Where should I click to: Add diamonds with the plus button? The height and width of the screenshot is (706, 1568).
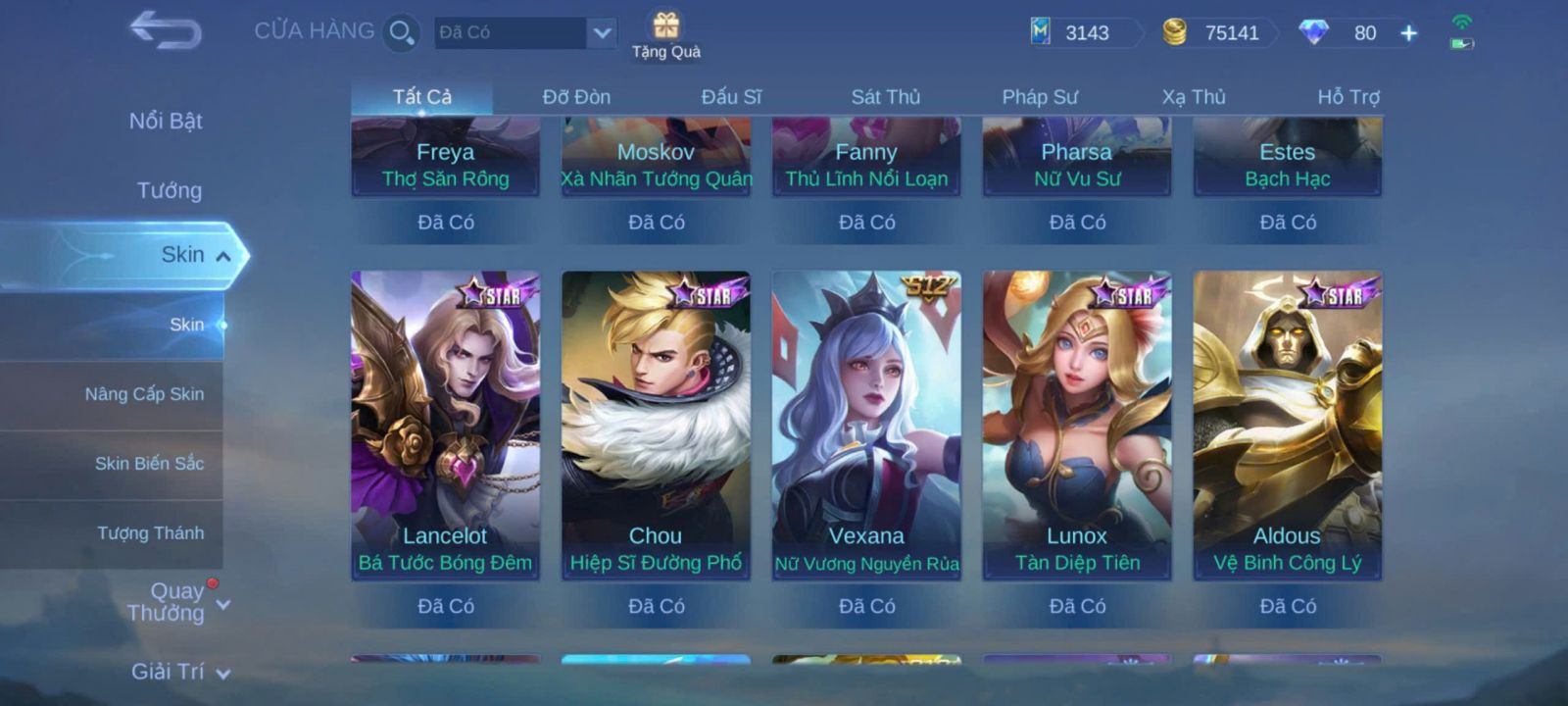pyautogui.click(x=1408, y=33)
